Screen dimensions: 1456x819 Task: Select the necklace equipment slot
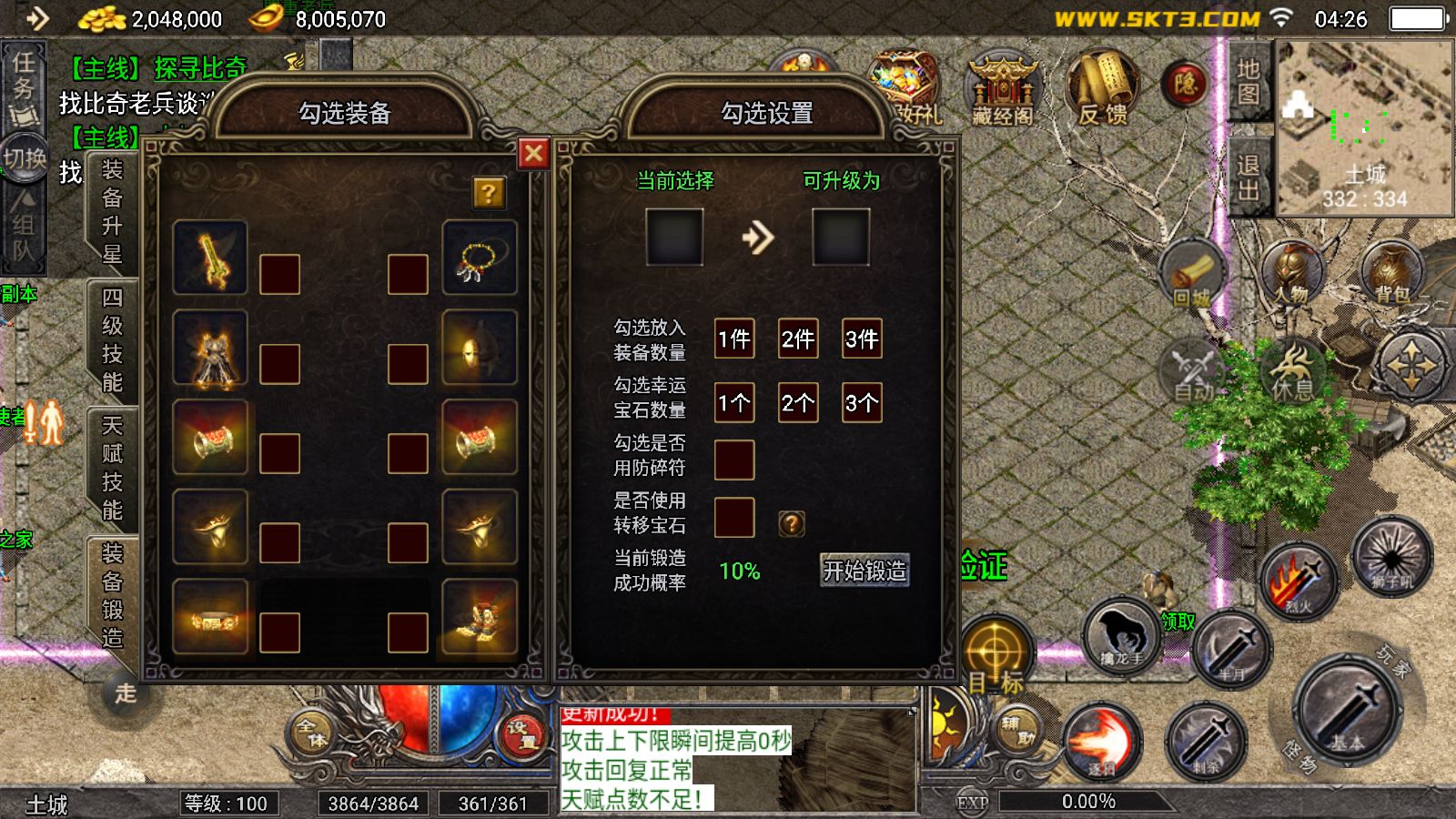click(x=479, y=257)
